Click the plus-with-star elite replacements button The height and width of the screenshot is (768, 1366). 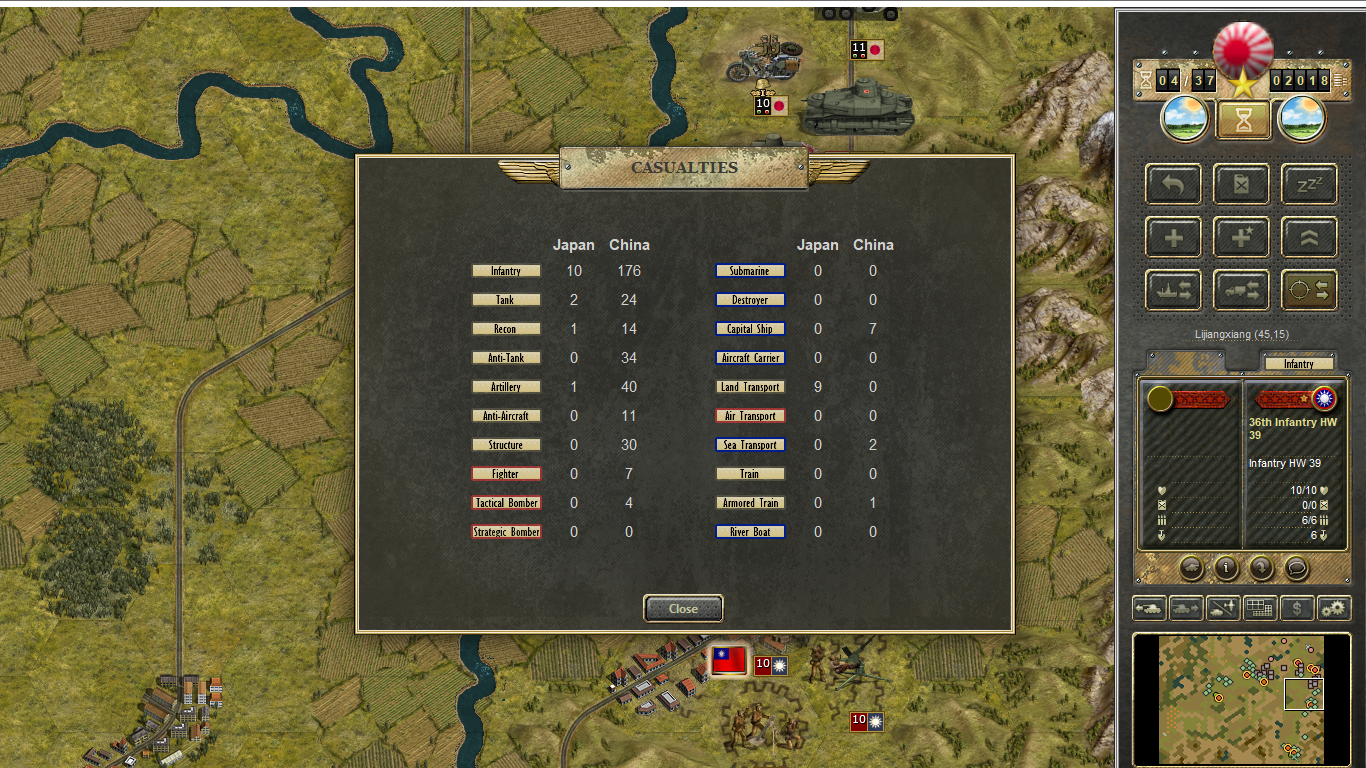[1241, 238]
